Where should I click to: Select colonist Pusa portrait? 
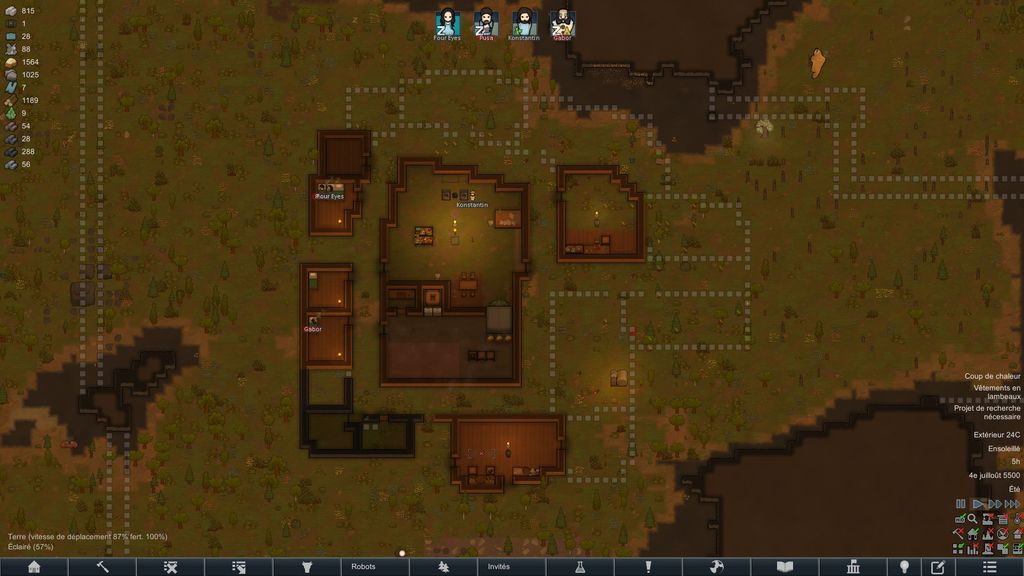click(x=485, y=21)
